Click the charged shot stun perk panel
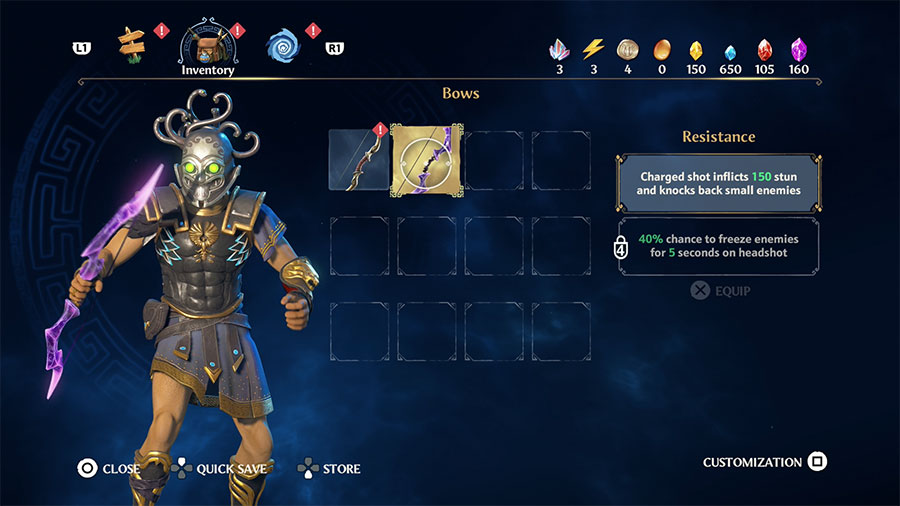 tap(720, 183)
